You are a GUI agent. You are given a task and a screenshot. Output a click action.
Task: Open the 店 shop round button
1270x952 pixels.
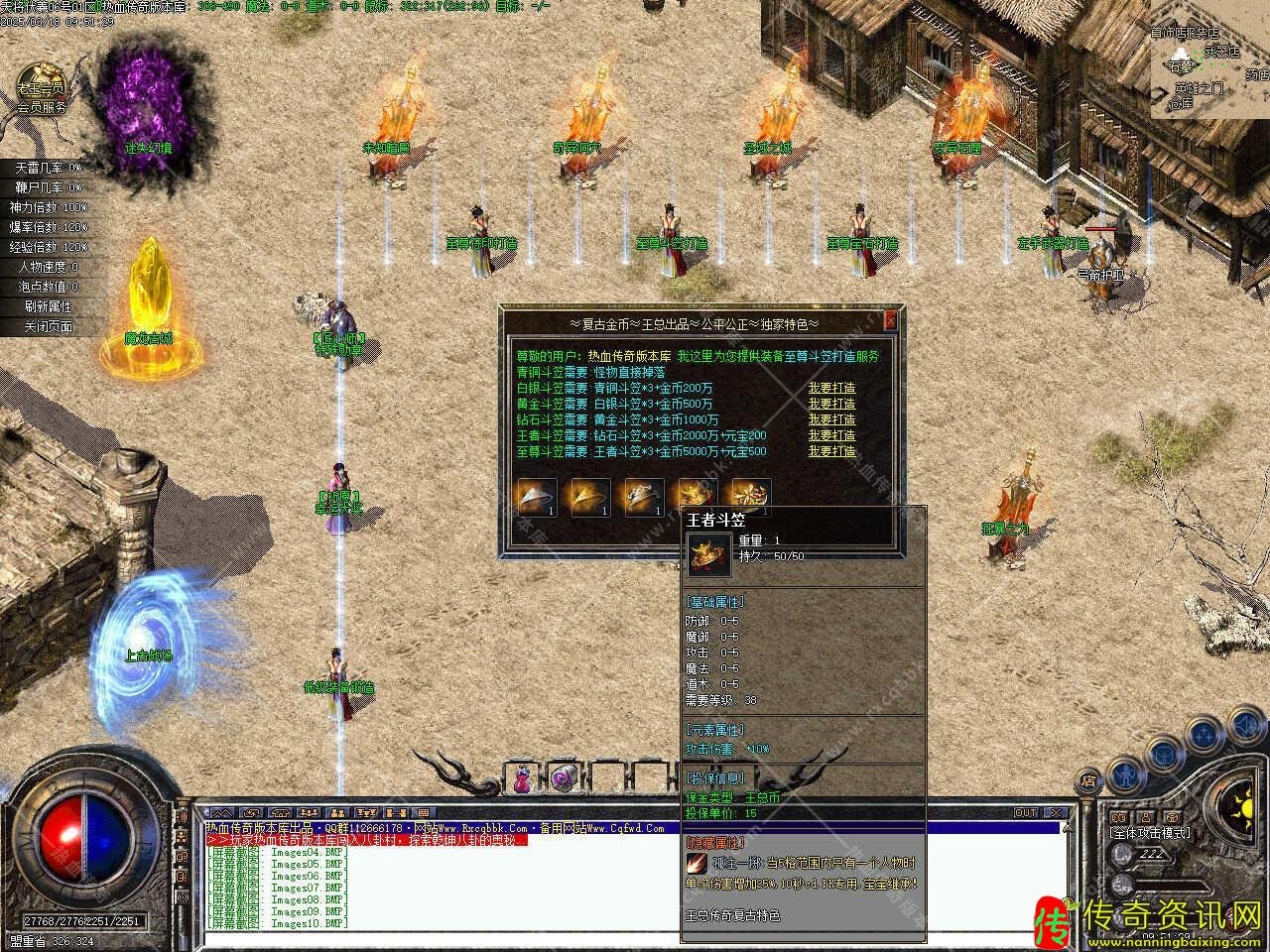click(1089, 779)
